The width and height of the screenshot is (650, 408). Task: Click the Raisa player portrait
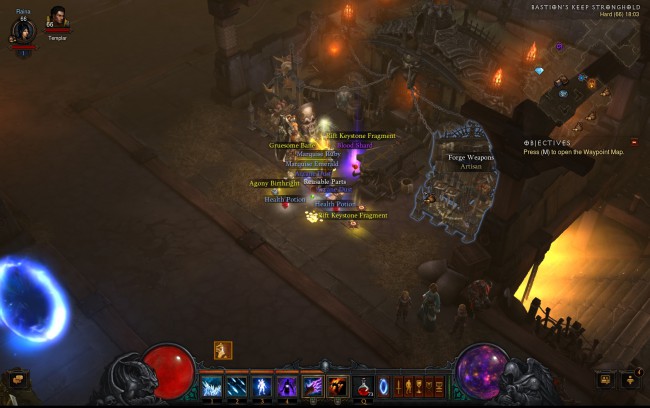pos(23,31)
